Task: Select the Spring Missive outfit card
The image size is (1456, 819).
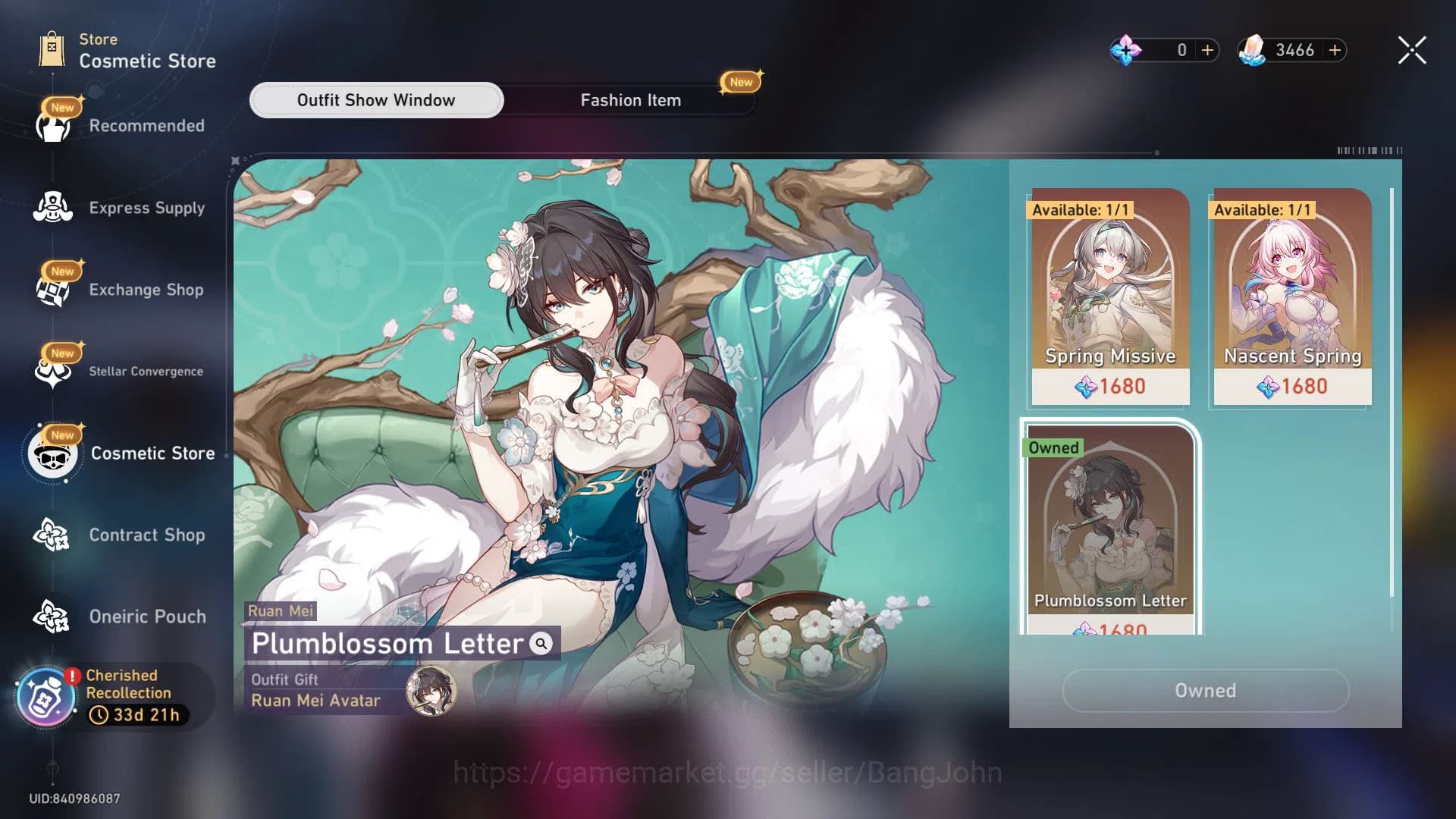Action: [1107, 296]
